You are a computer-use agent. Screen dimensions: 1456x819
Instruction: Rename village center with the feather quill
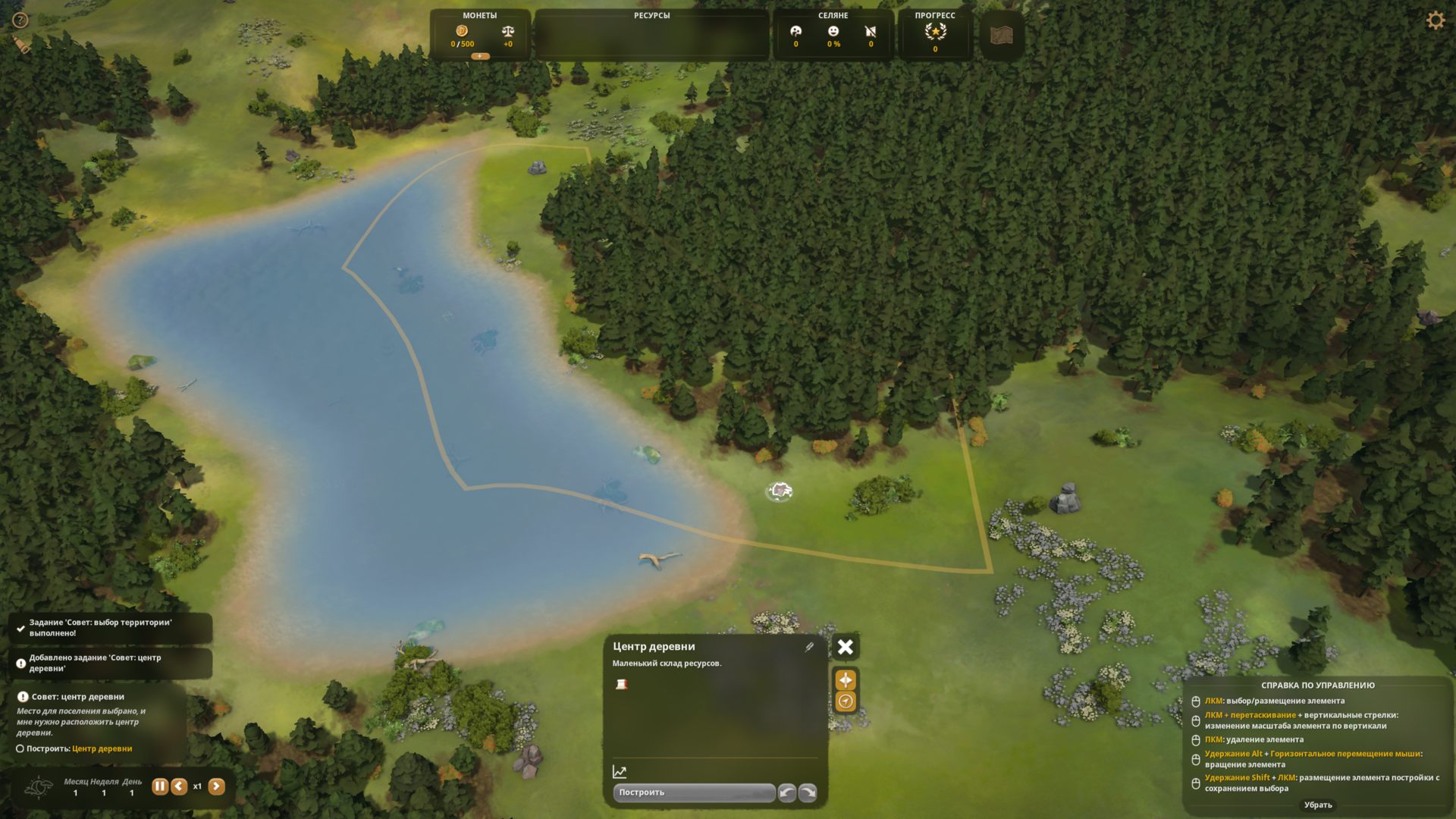coord(809,647)
